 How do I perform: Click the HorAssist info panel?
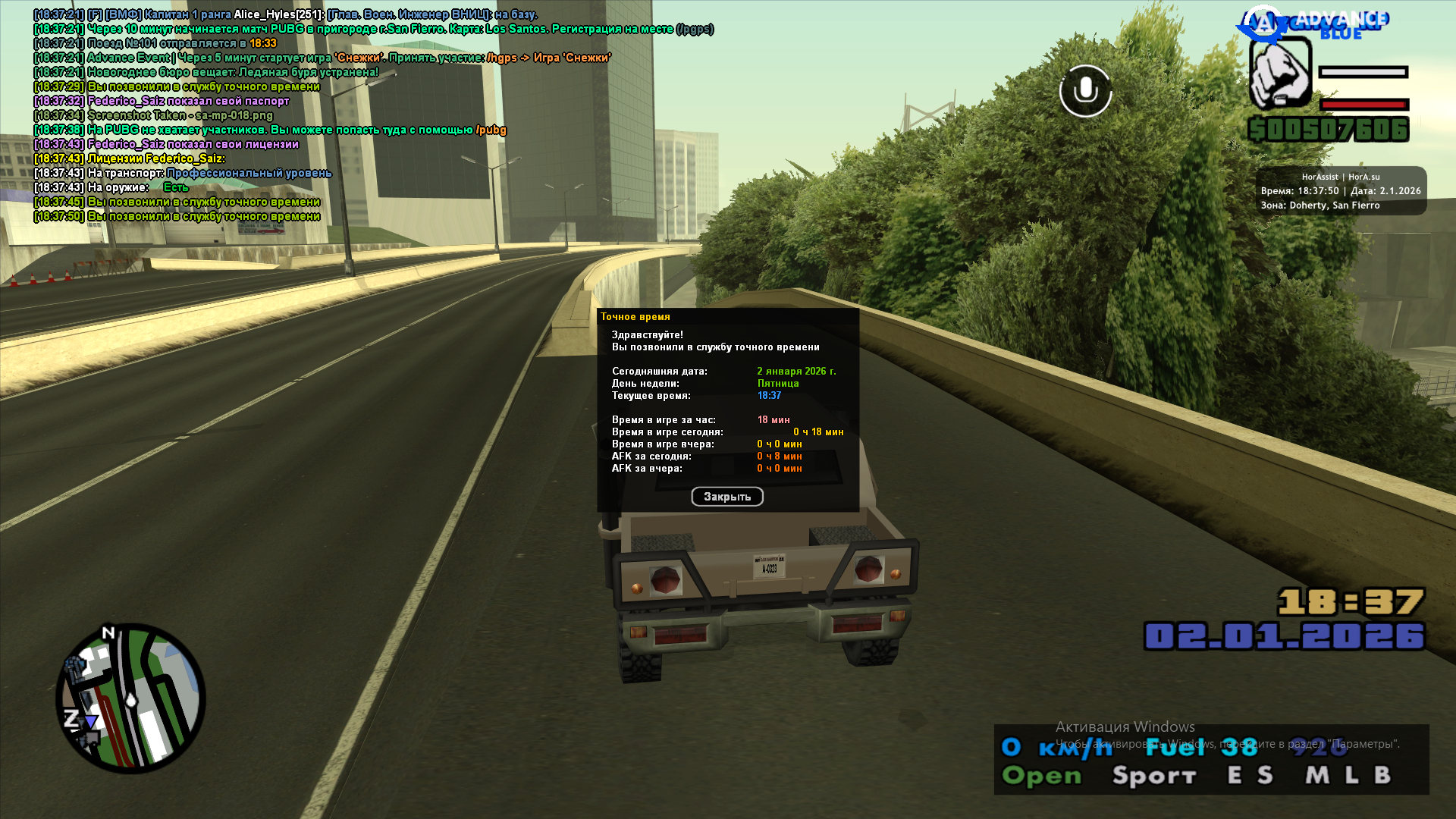[x=1340, y=191]
